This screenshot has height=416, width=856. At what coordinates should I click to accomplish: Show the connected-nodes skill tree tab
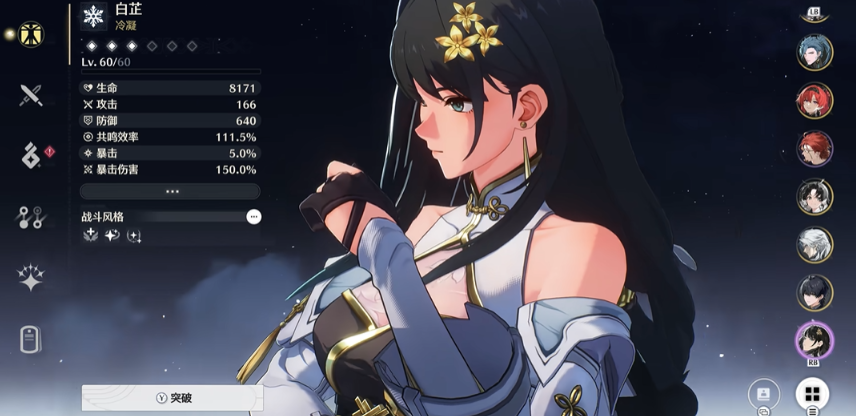coord(31,217)
